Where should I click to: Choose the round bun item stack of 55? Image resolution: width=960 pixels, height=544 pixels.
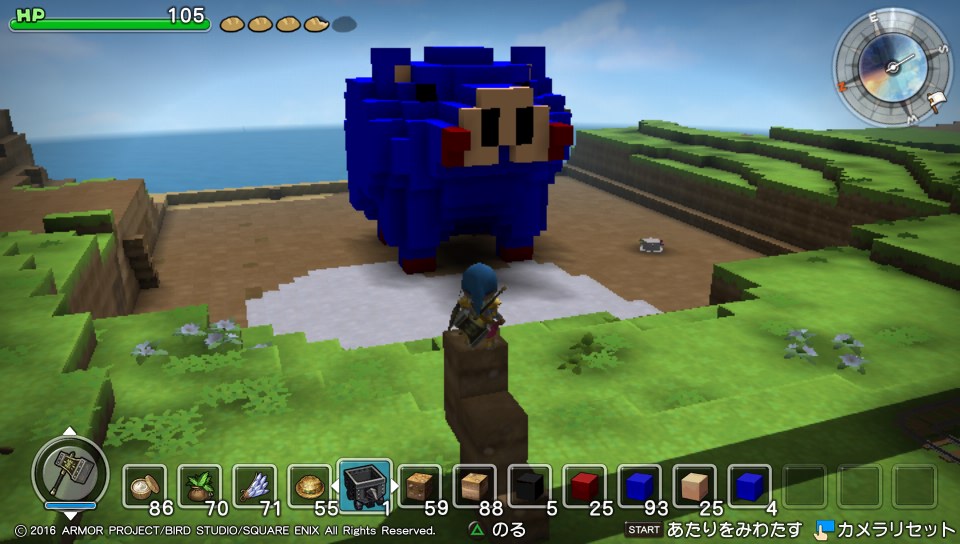(309, 486)
